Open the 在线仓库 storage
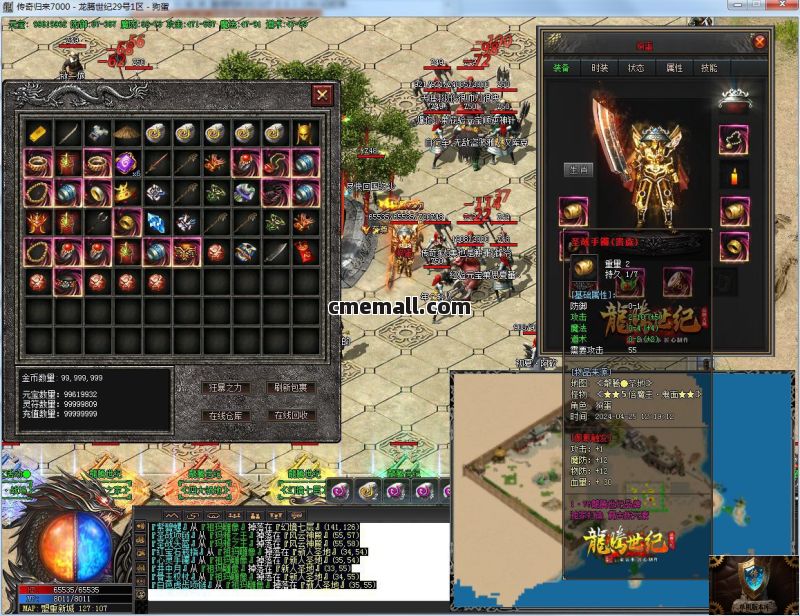The width and height of the screenshot is (800, 616). pyautogui.click(x=224, y=415)
